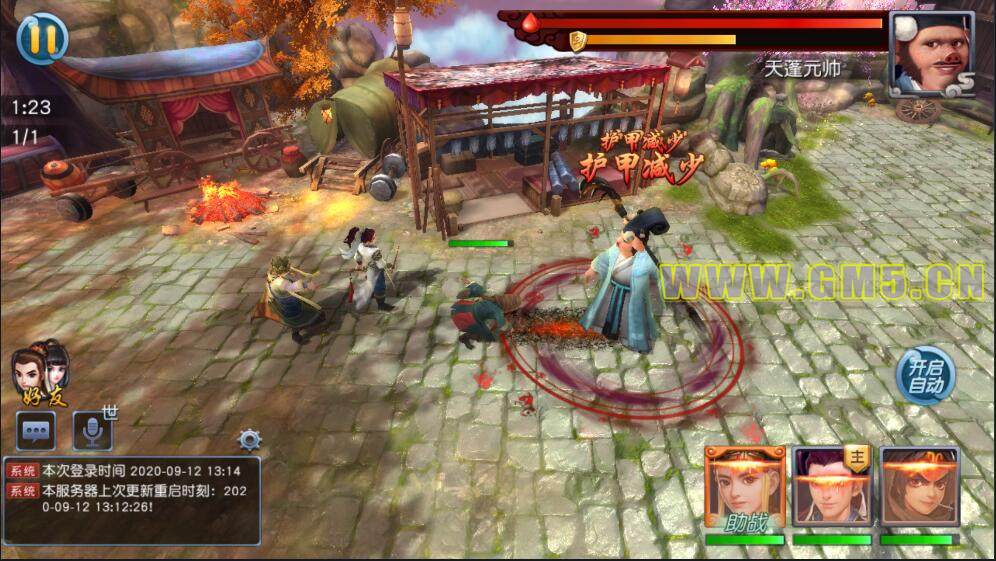Open chat settings via the gear icon

[x=249, y=439]
